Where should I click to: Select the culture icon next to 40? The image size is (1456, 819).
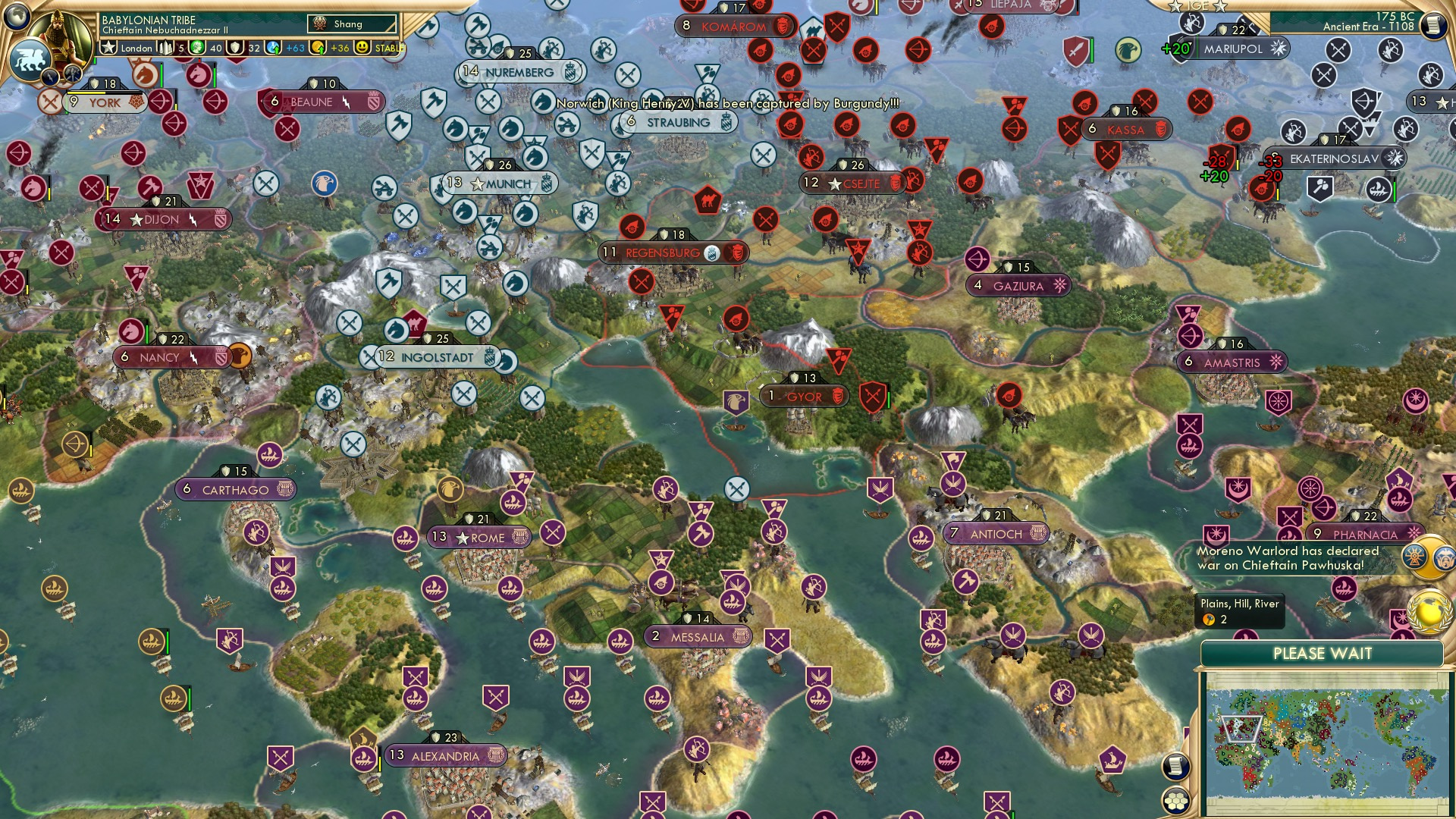click(x=197, y=46)
